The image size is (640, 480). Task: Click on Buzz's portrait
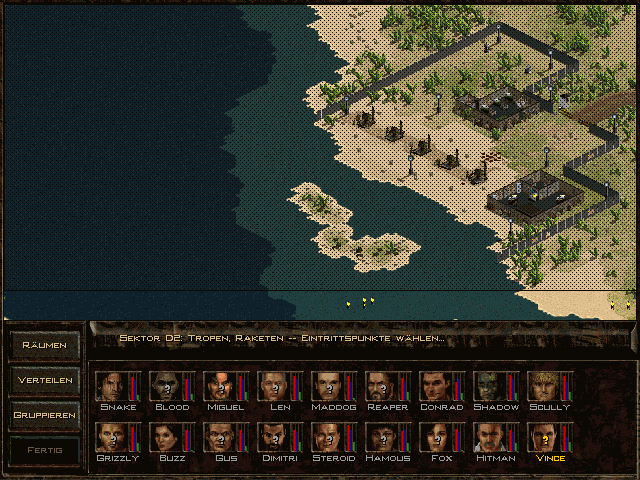(166, 437)
